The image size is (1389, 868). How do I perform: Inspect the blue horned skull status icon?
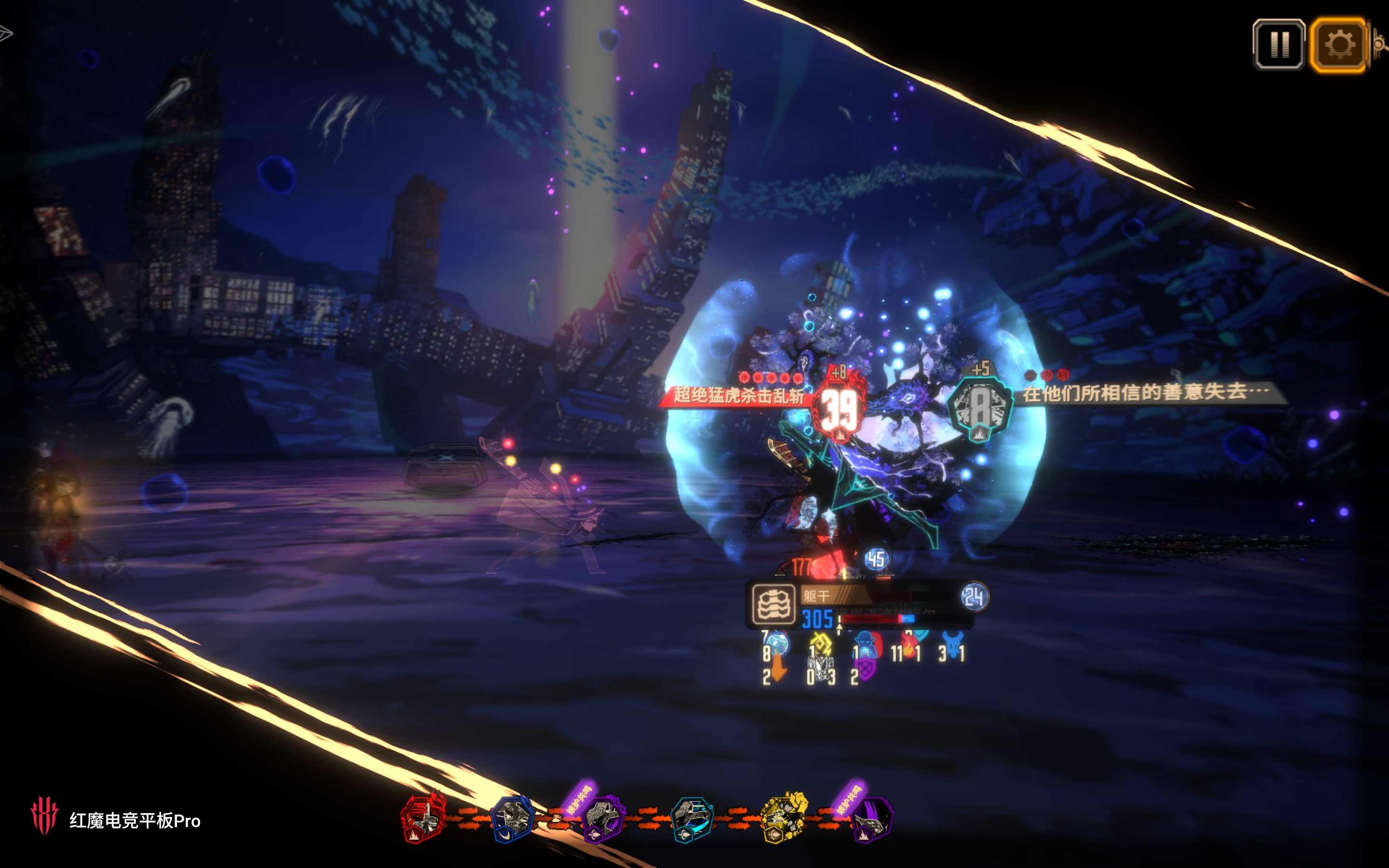952,646
